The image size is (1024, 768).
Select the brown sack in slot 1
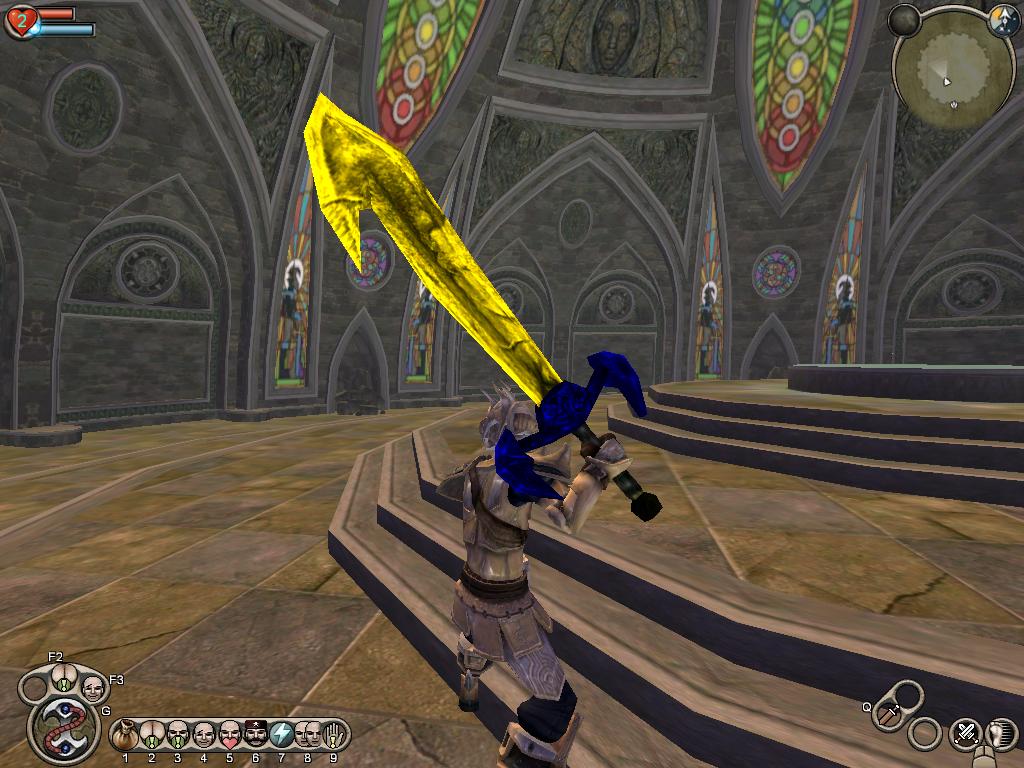(x=125, y=735)
